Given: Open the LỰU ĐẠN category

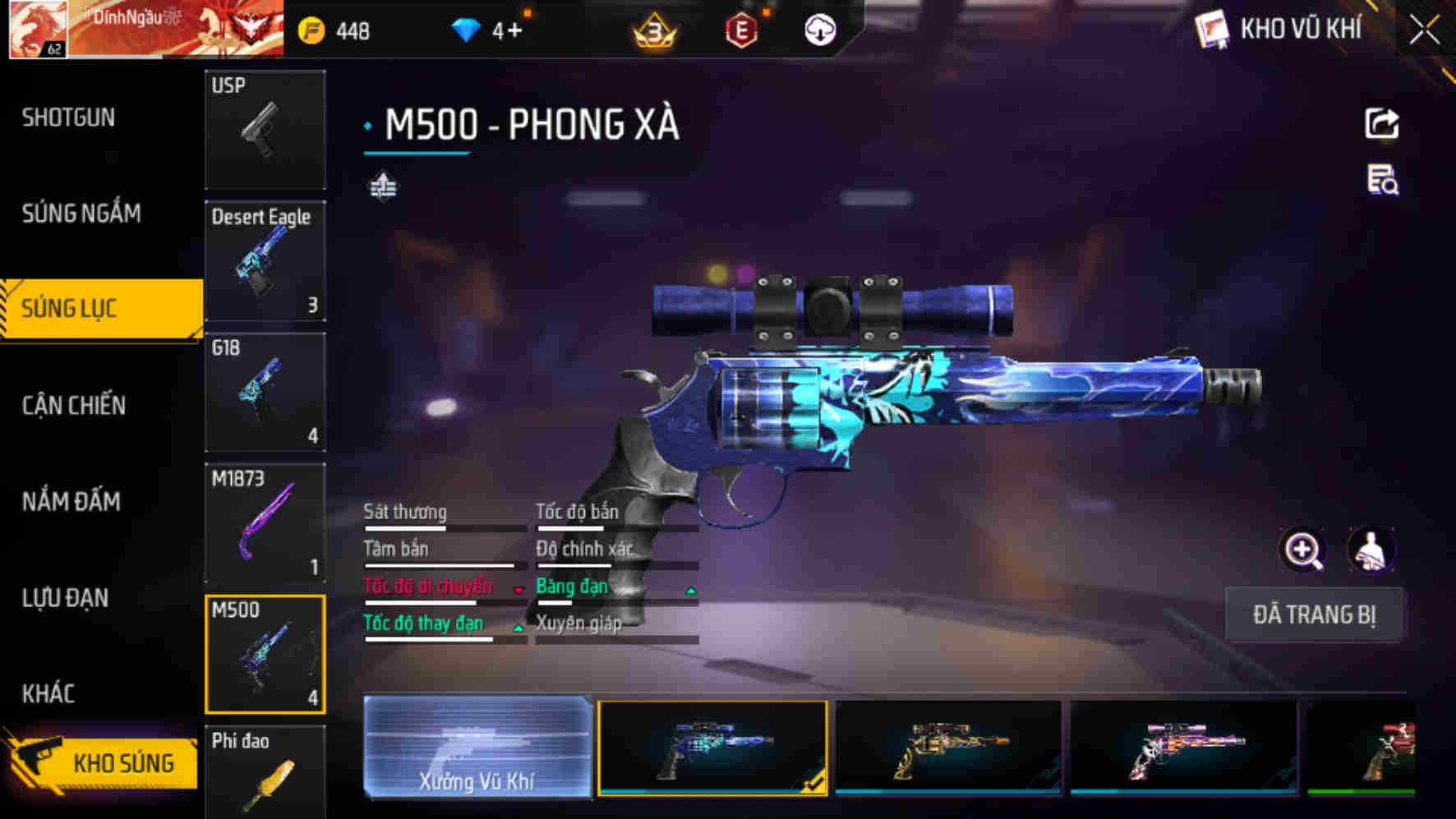Looking at the screenshot, I should tap(66, 598).
